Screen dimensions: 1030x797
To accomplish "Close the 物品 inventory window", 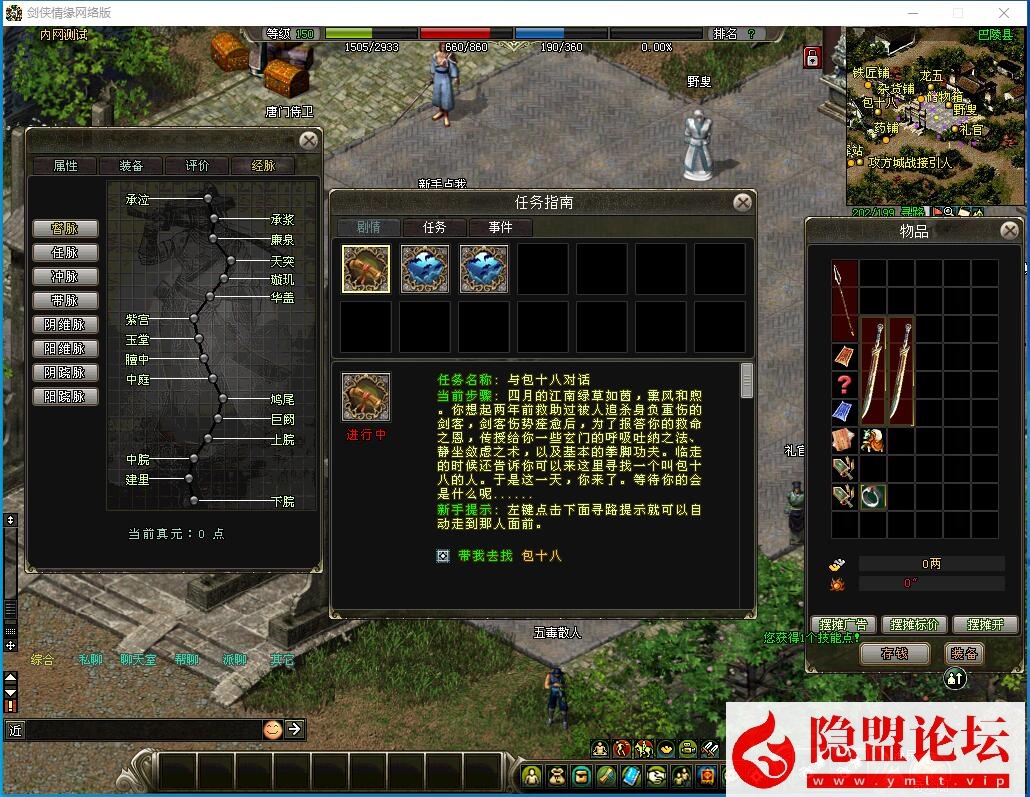I will pyautogui.click(x=1007, y=231).
